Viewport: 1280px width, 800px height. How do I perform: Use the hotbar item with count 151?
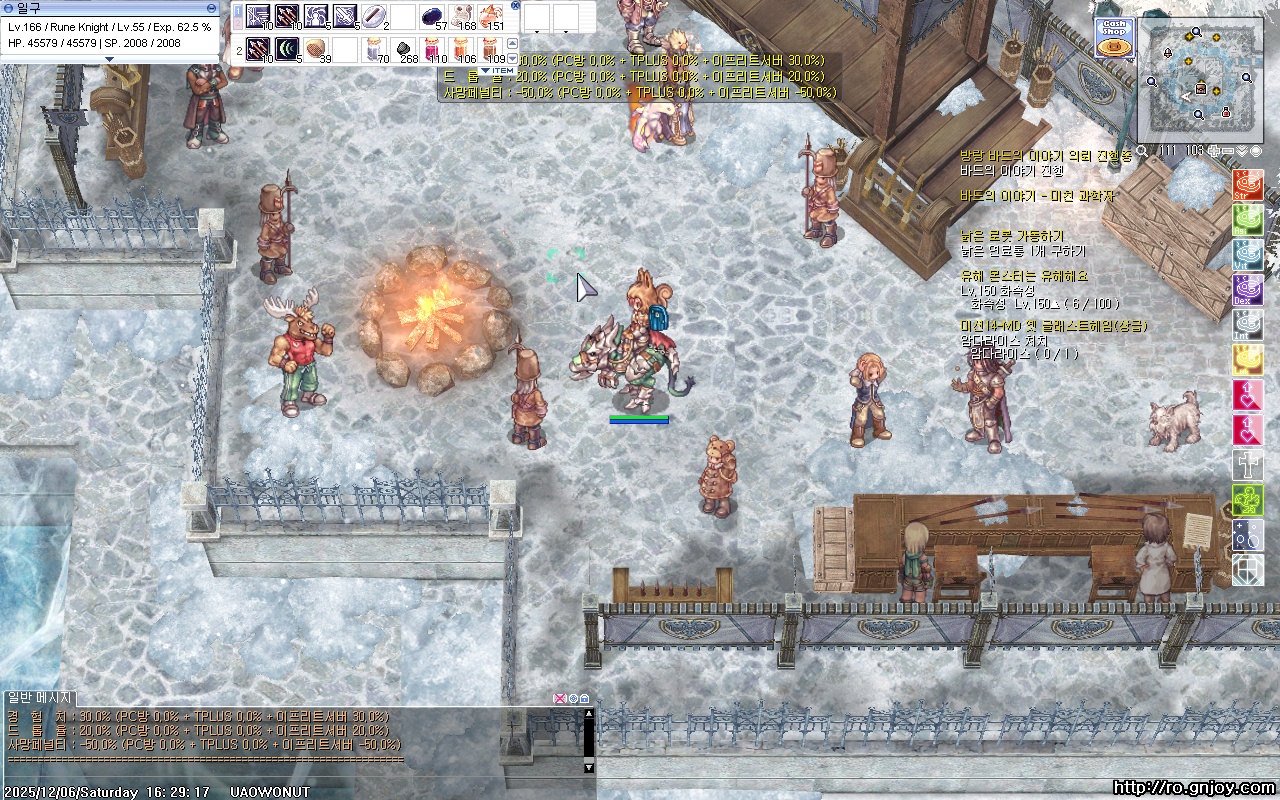coord(490,16)
